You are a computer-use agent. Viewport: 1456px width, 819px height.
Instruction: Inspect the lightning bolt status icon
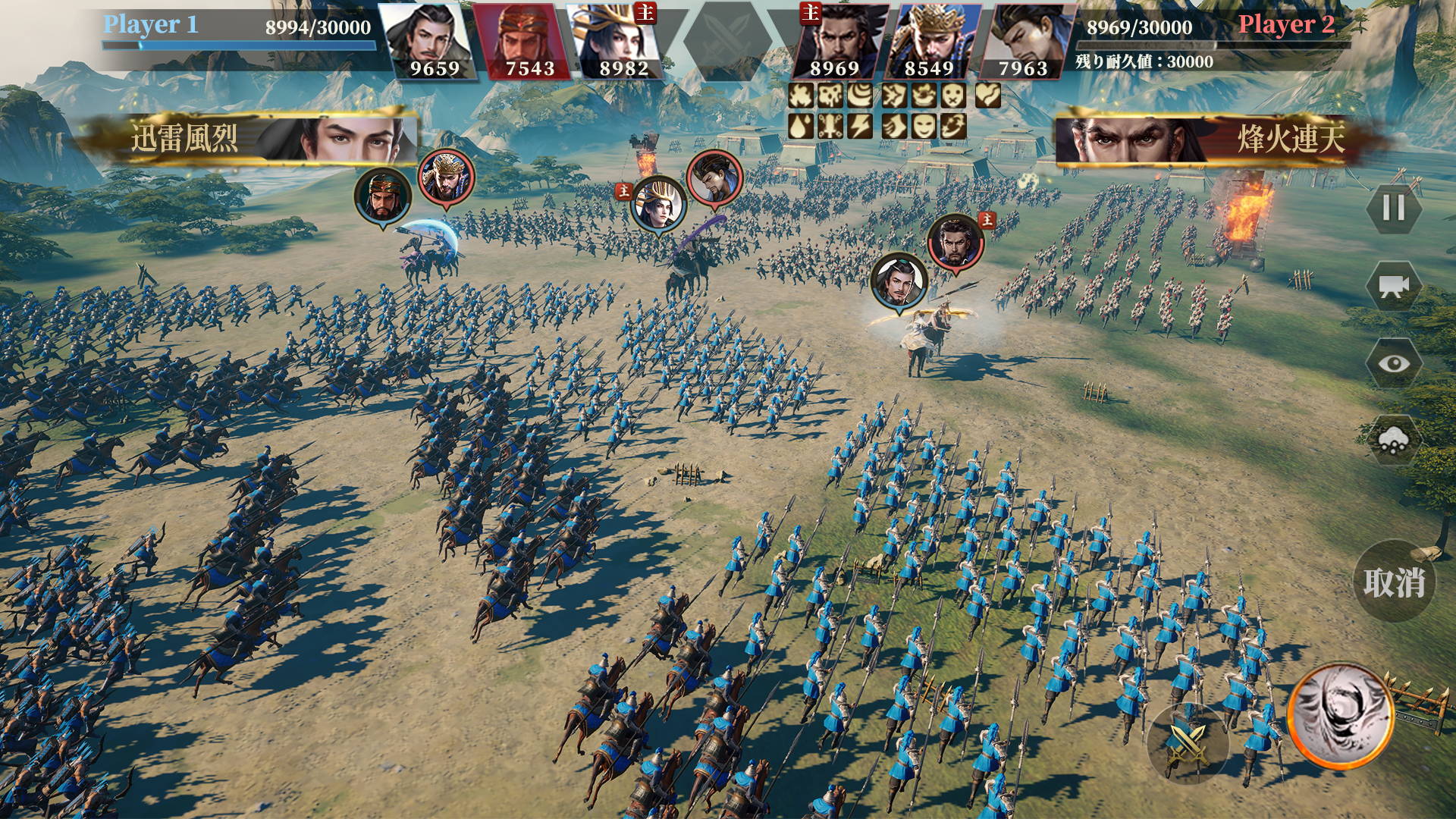pos(860,126)
